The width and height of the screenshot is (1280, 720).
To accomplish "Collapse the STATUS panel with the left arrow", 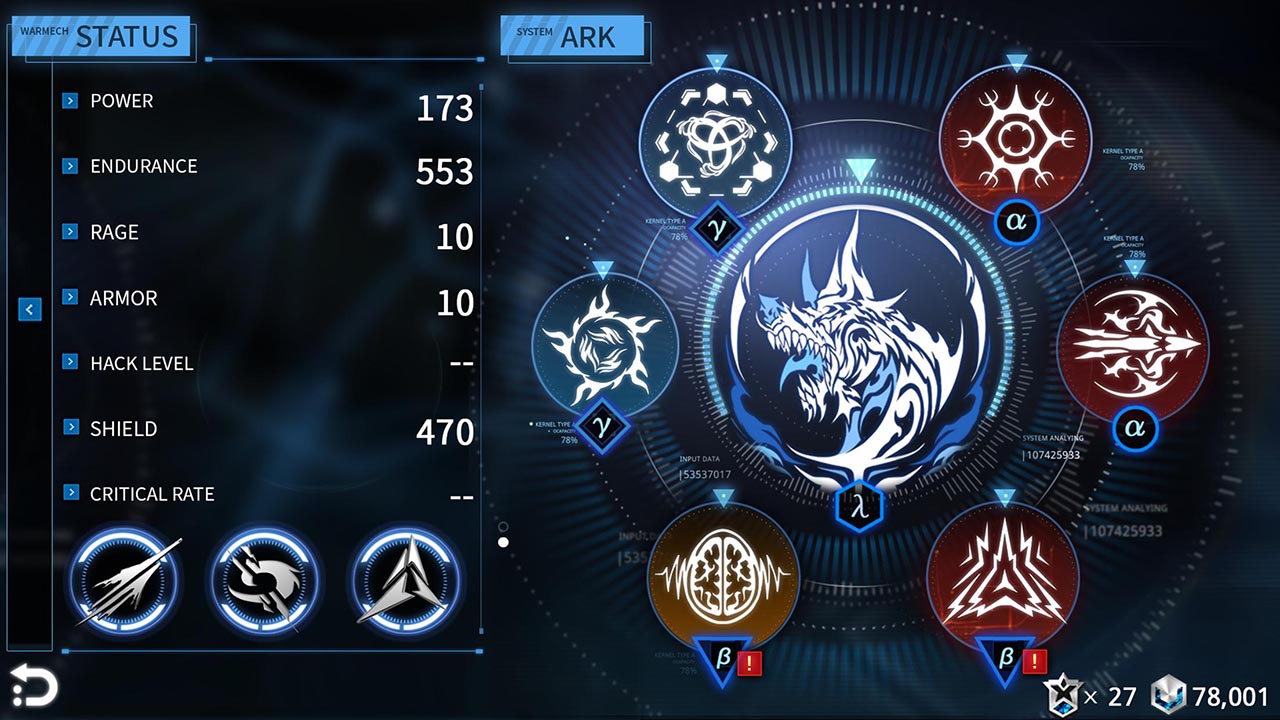I will click(x=29, y=309).
